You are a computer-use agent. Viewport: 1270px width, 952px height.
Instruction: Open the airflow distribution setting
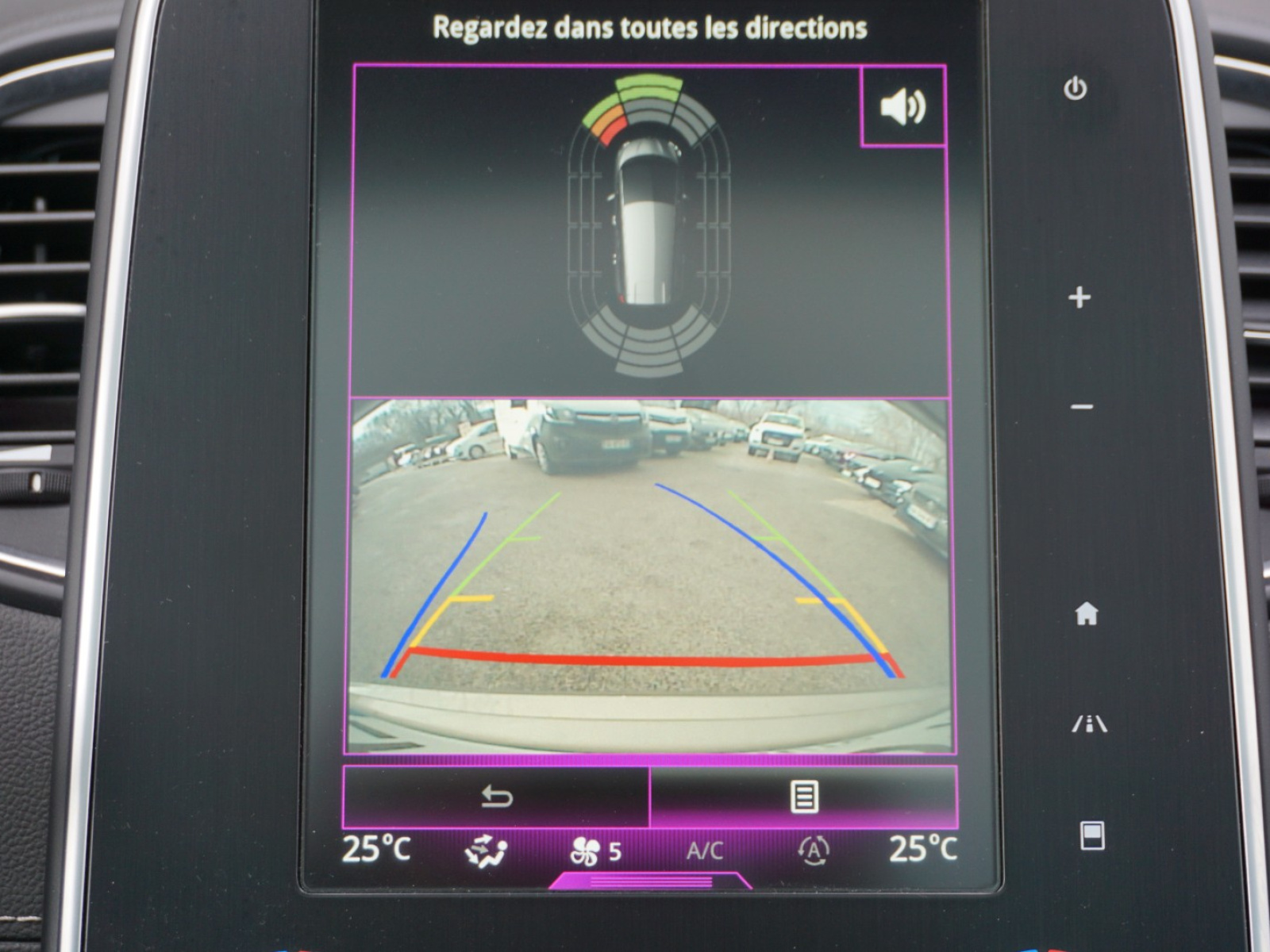pyautogui.click(x=486, y=851)
